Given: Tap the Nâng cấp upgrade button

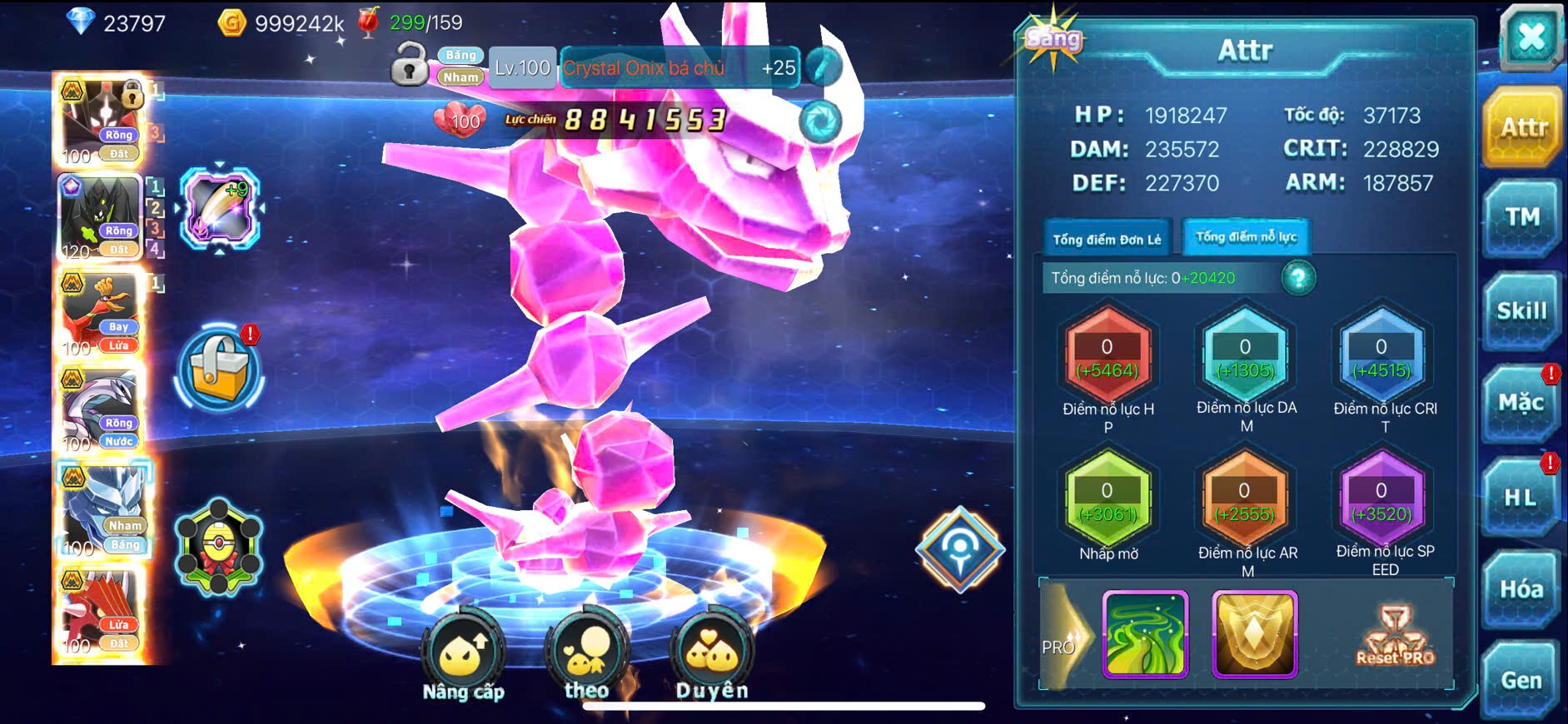Looking at the screenshot, I should click(463, 659).
